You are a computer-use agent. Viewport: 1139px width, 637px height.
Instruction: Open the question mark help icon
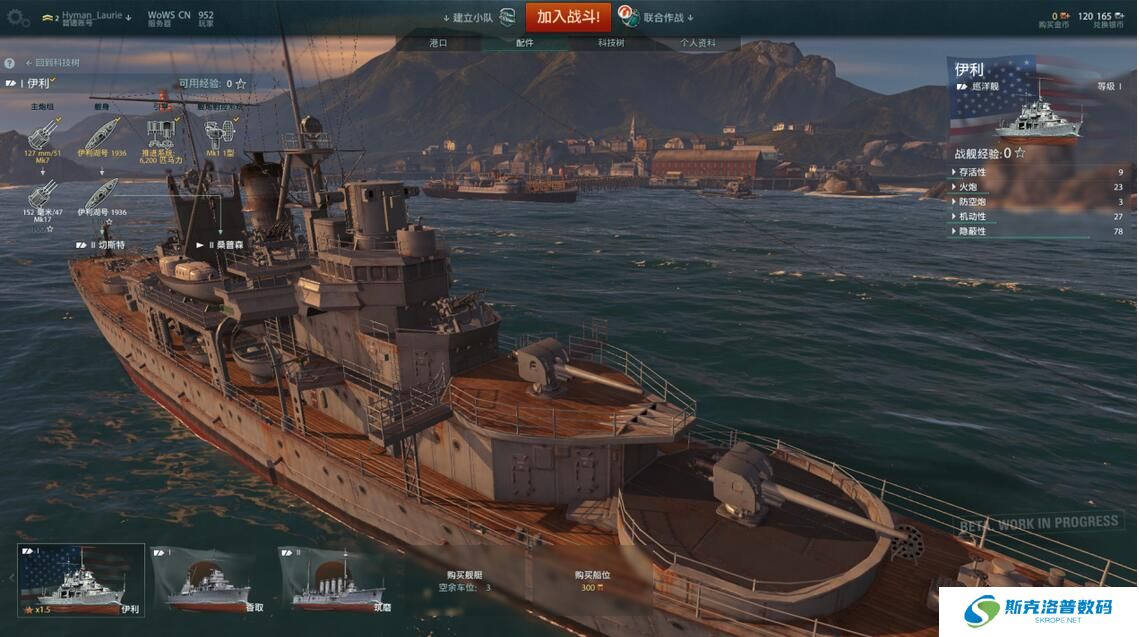tap(9, 63)
